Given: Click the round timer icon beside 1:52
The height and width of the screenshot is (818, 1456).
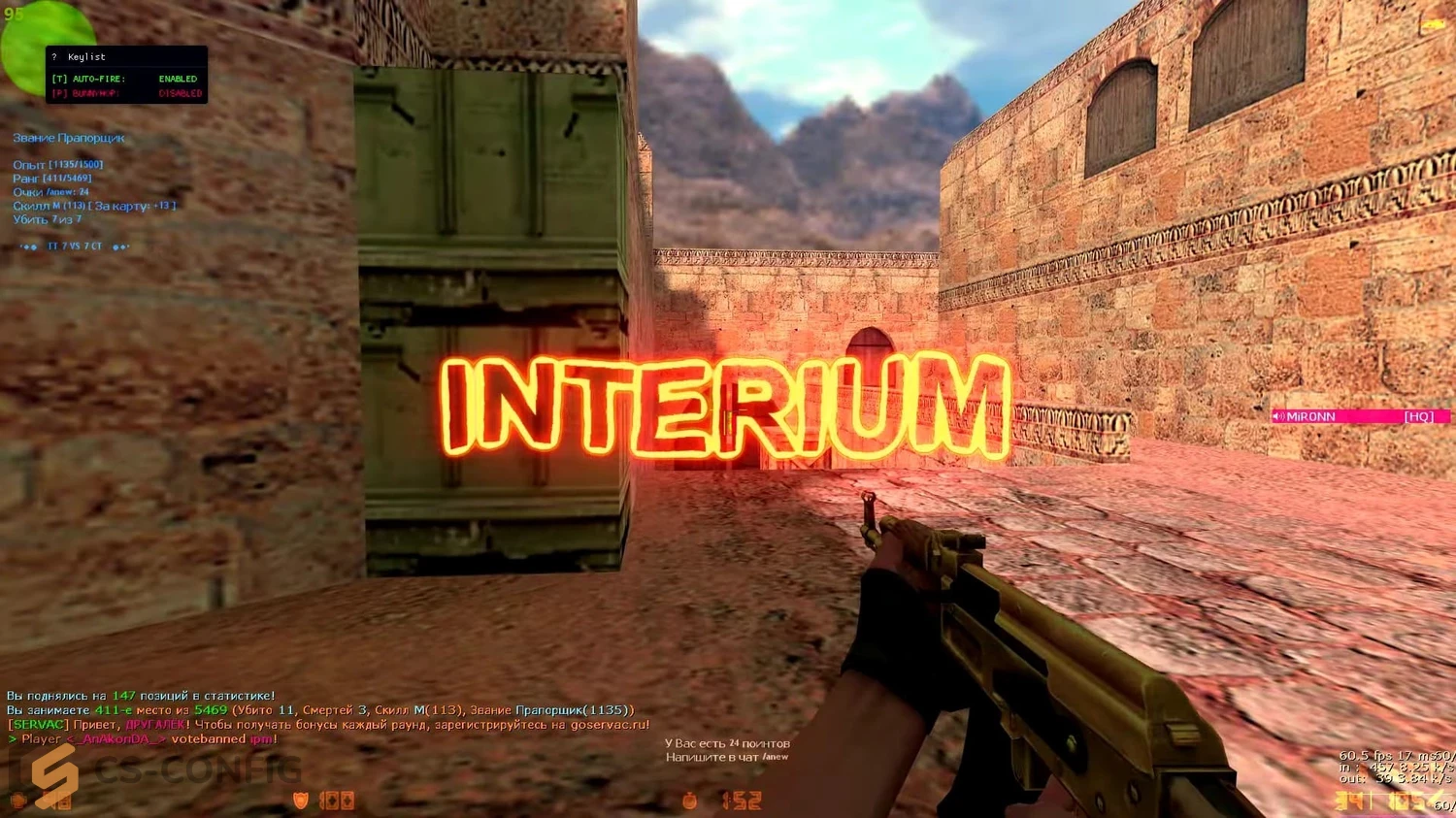Looking at the screenshot, I should coord(690,802).
